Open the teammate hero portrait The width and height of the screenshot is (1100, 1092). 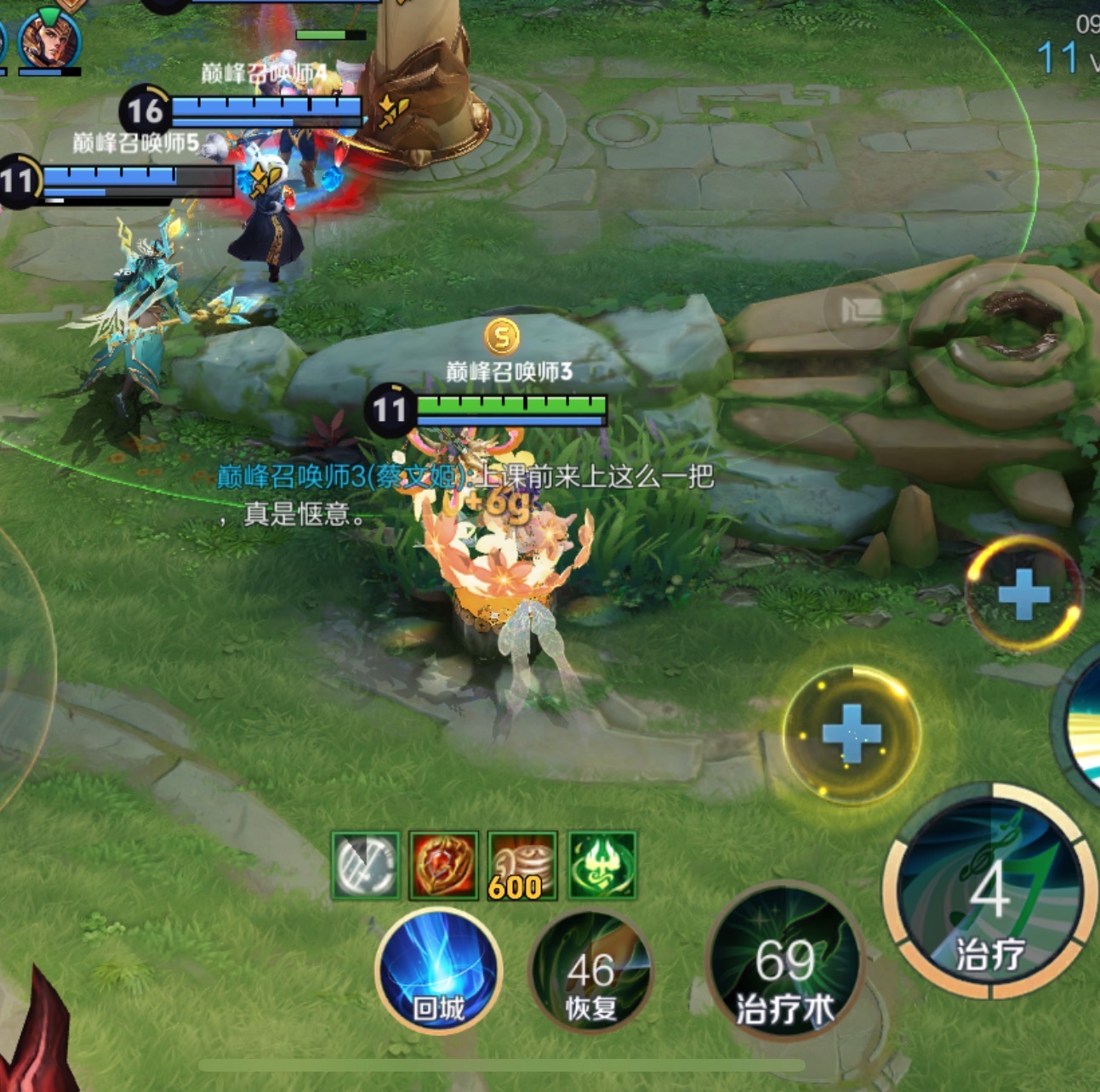coord(49,38)
